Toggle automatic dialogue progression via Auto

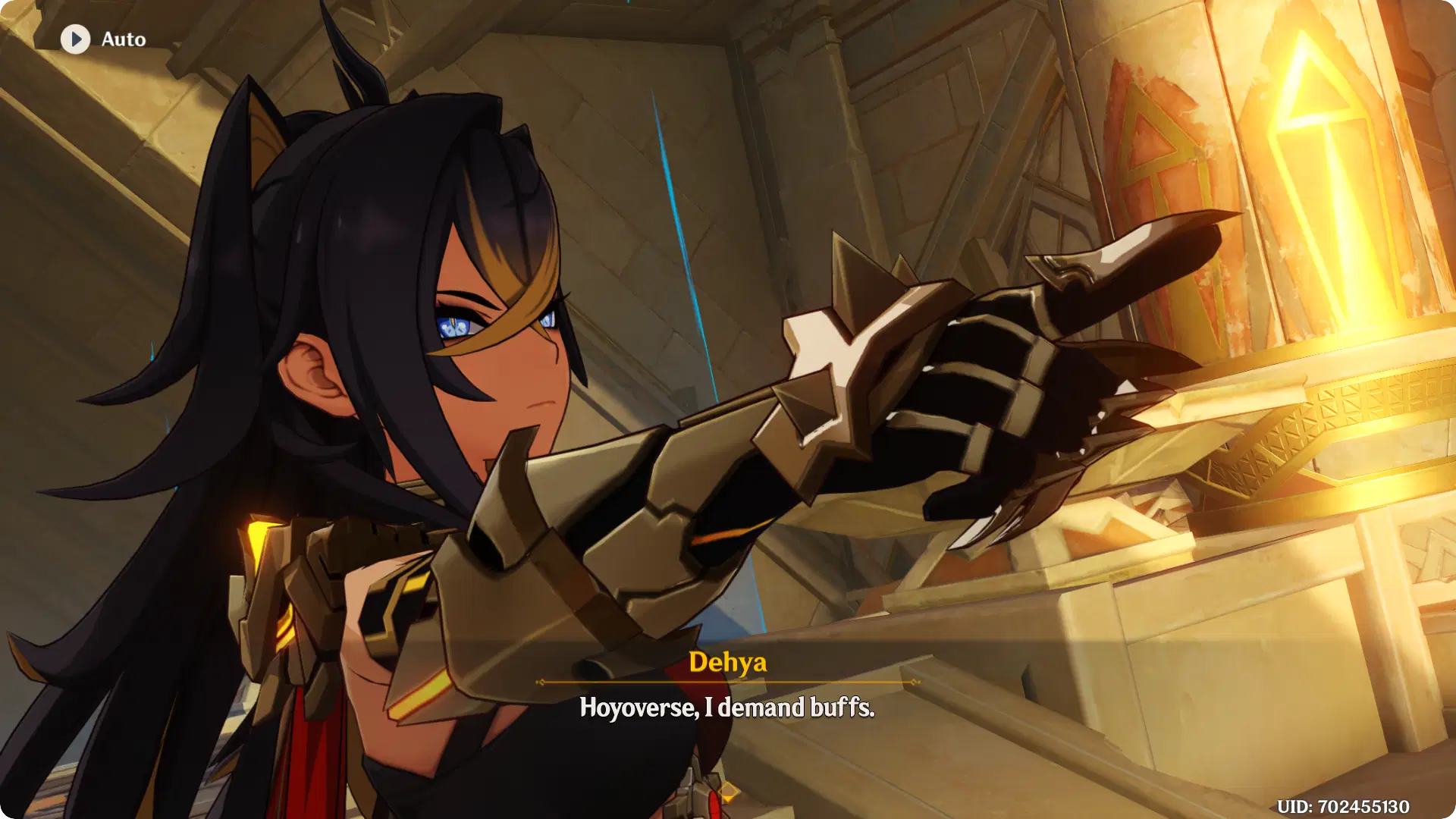click(105, 39)
